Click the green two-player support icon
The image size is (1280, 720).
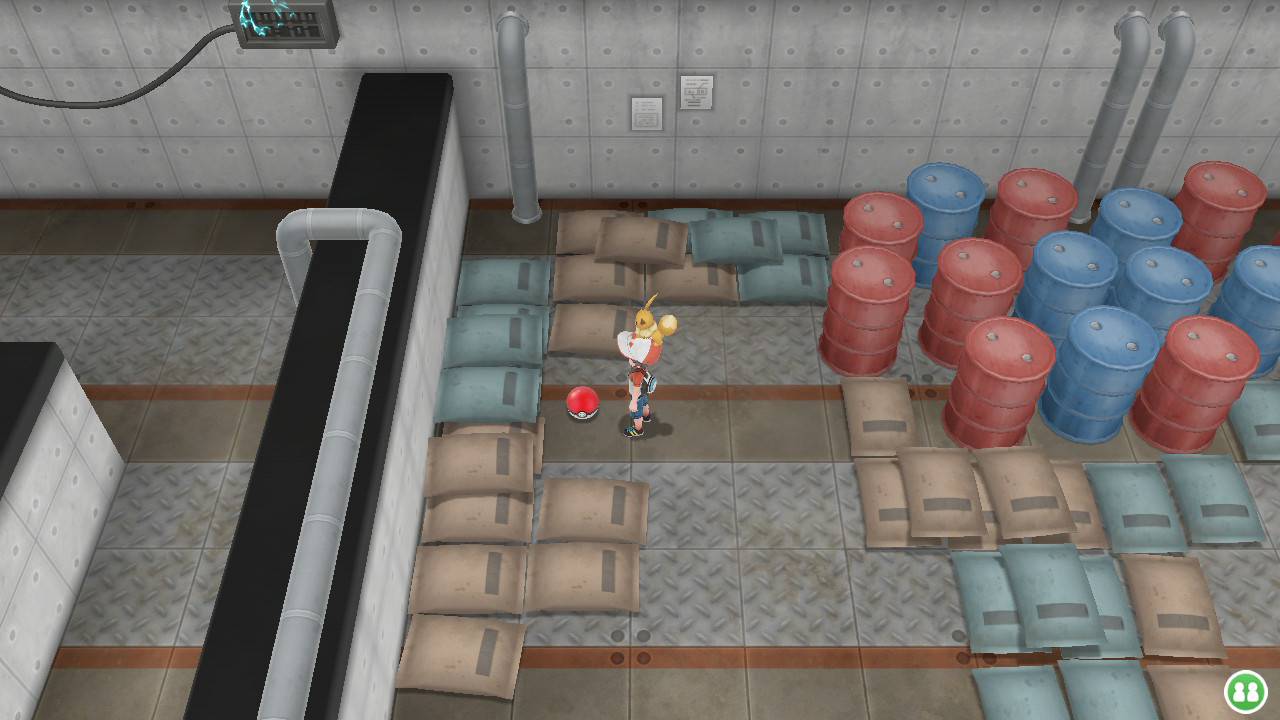click(1245, 691)
